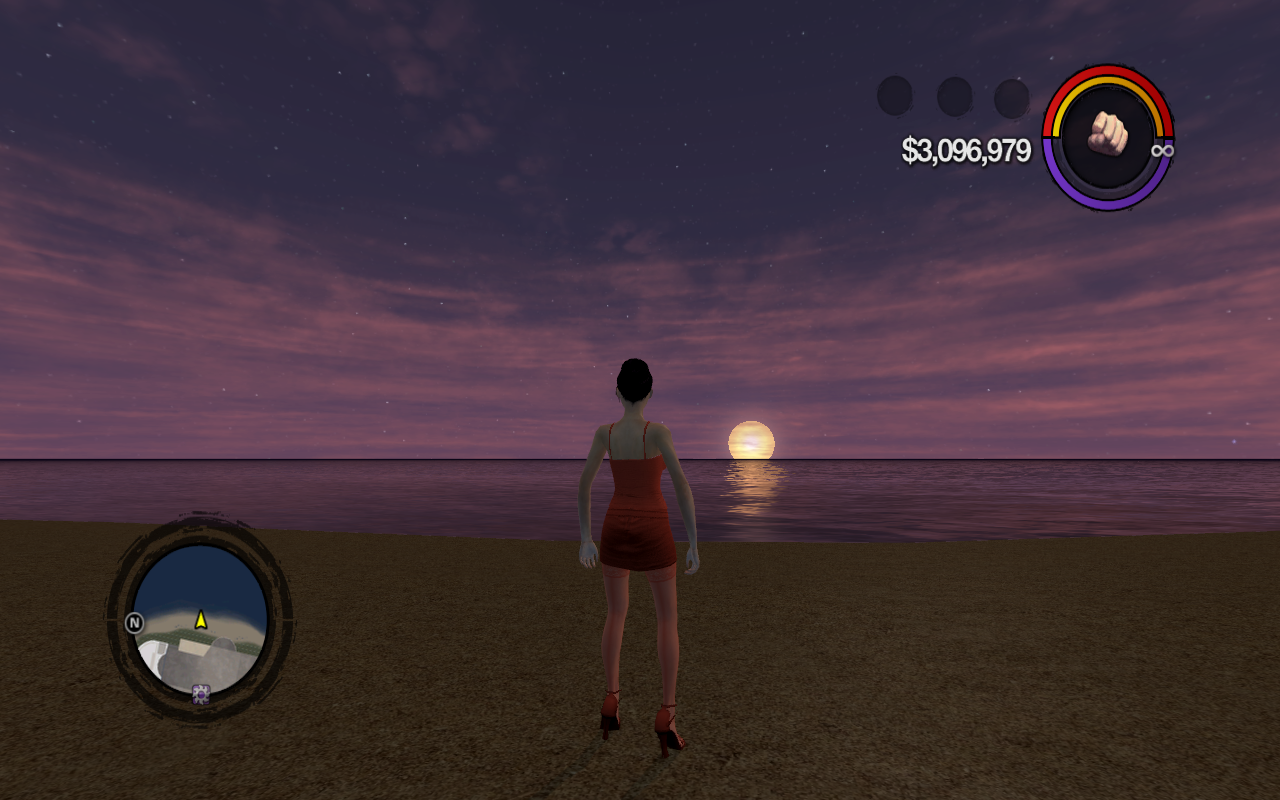This screenshot has height=800, width=1280.
Task: Click the yellow player arrow on the minimap
Action: [201, 620]
